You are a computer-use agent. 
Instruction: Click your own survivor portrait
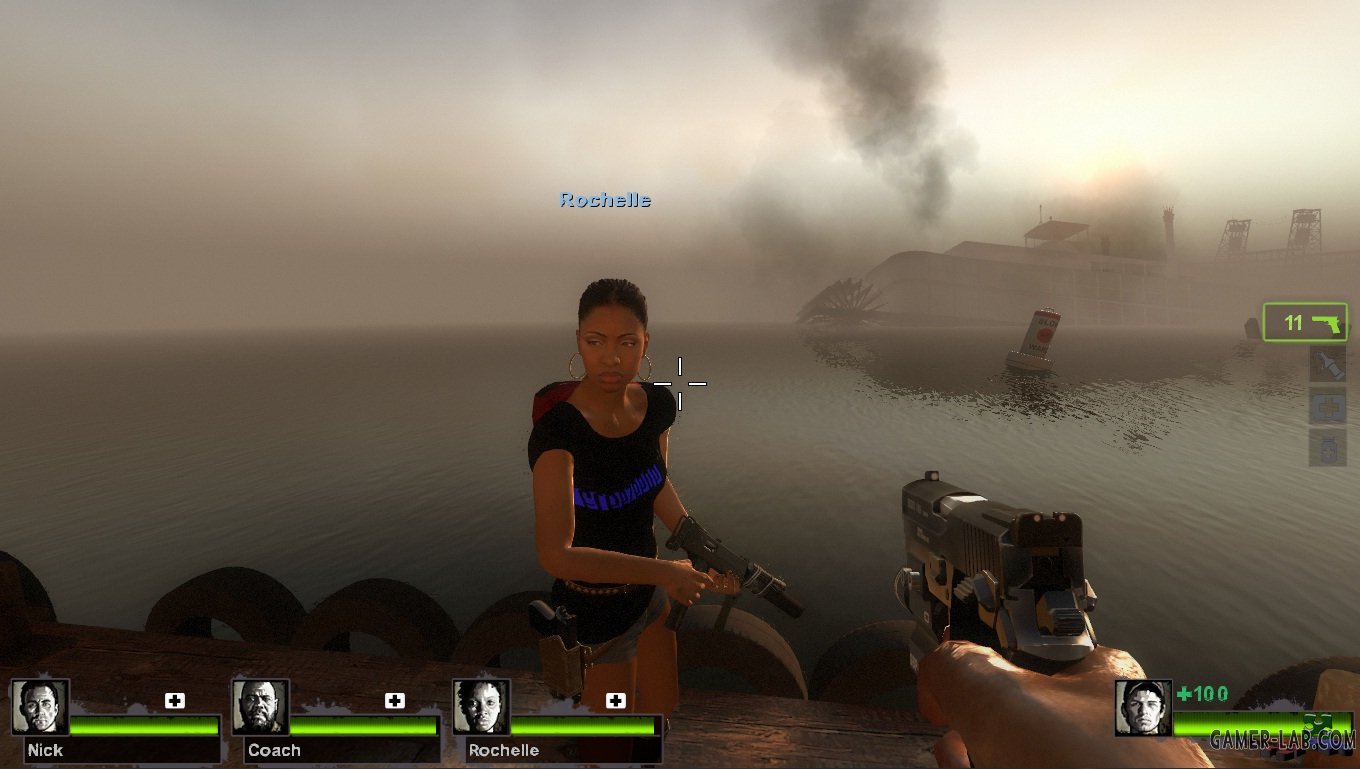(x=1143, y=707)
